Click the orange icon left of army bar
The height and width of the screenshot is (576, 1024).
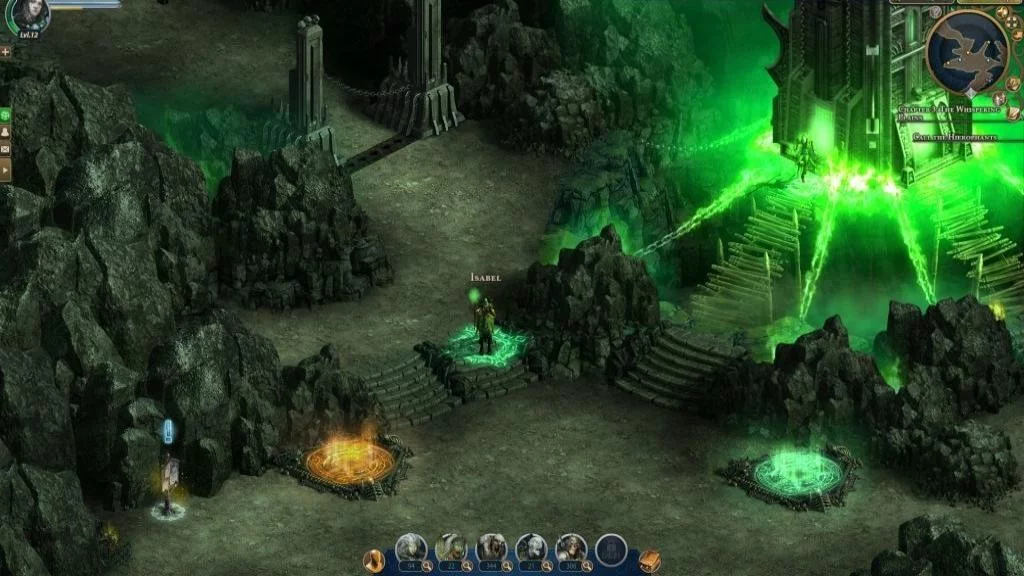click(x=375, y=560)
